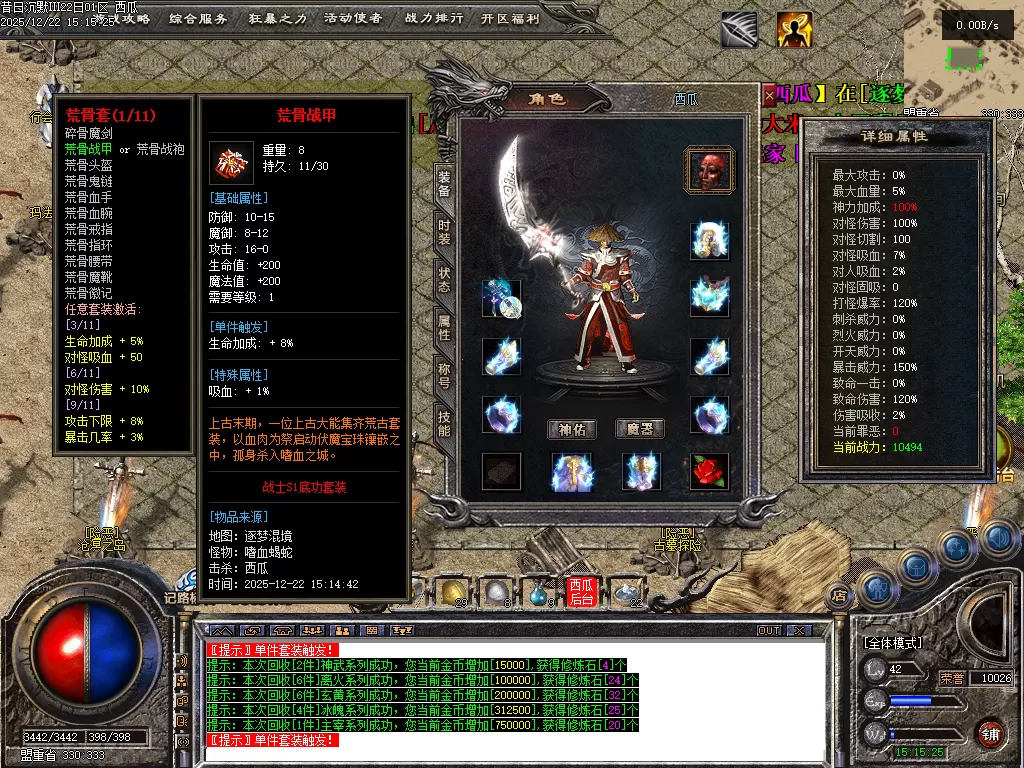Image resolution: width=1024 pixels, height=768 pixels.
Task: Click the 西瓜后台 red hotbar button
Action: tap(581, 592)
